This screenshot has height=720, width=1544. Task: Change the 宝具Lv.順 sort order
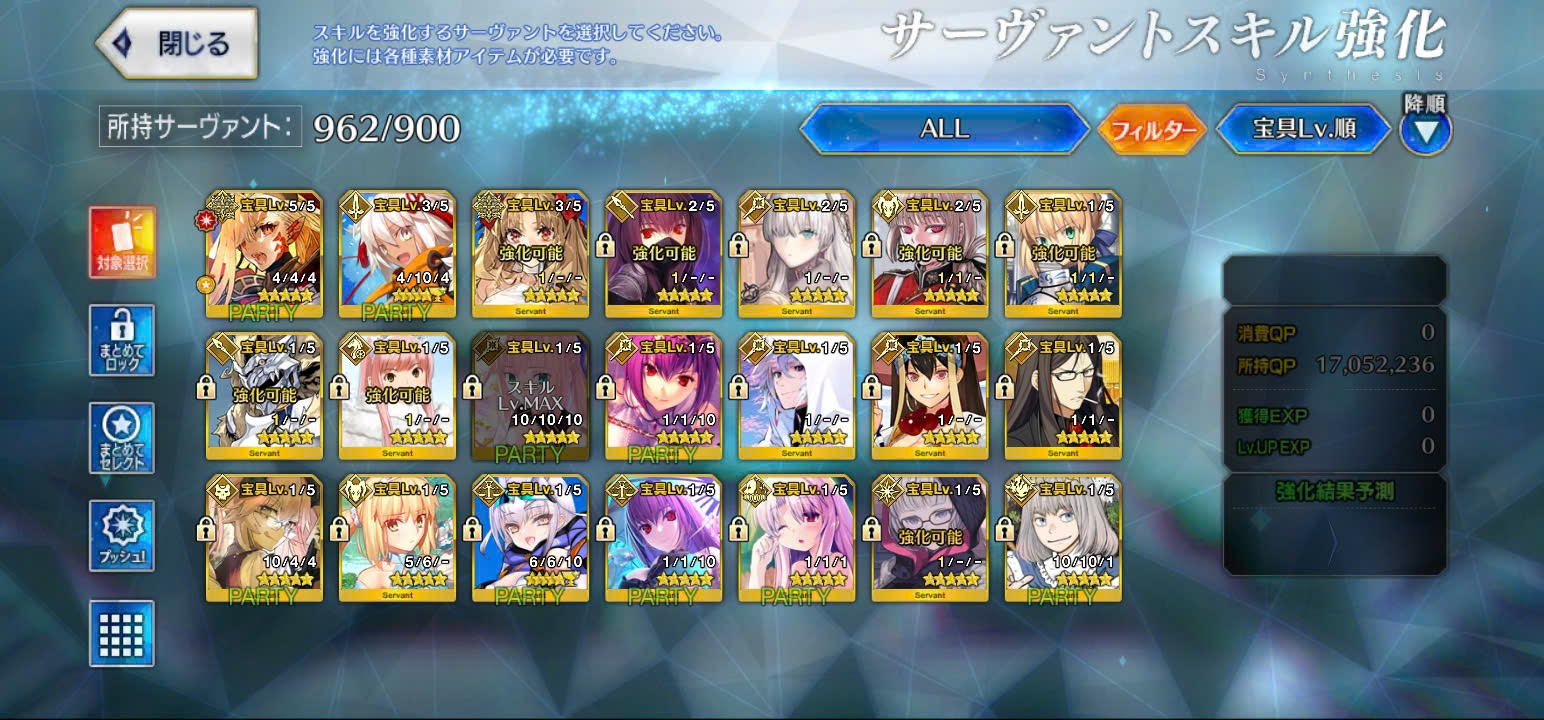tap(1303, 130)
